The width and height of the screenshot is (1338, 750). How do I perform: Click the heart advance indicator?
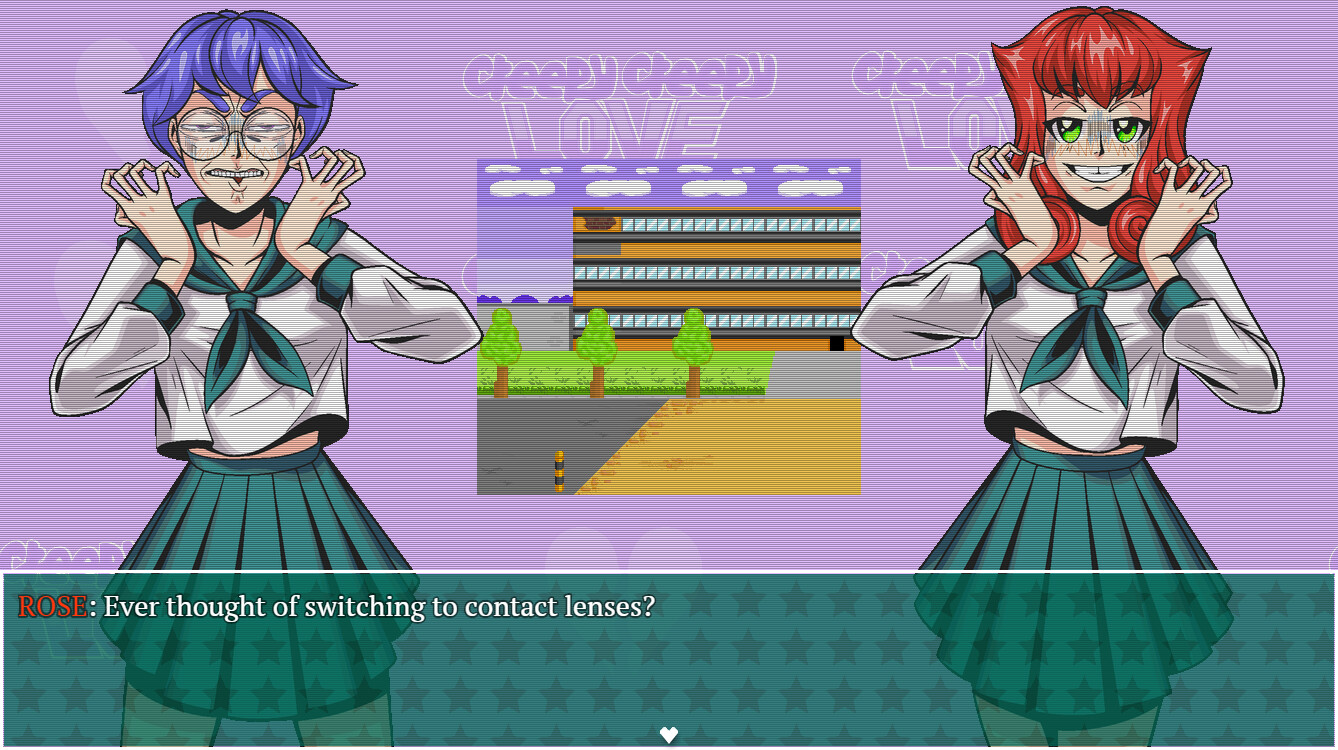tap(668, 735)
